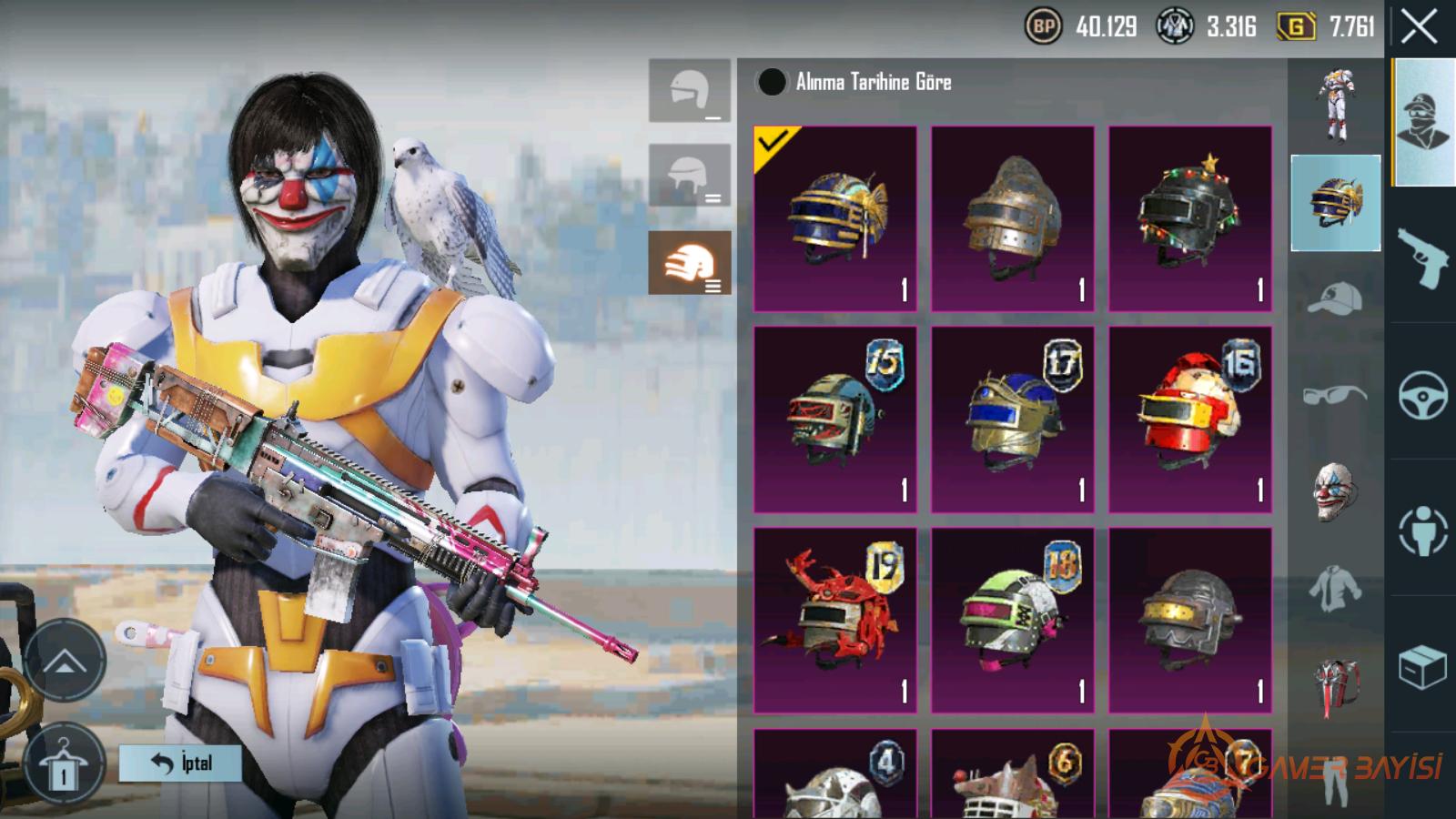Open the steering wheel vehicle category
Image resolution: width=1456 pixels, height=819 pixels.
(x=1422, y=395)
